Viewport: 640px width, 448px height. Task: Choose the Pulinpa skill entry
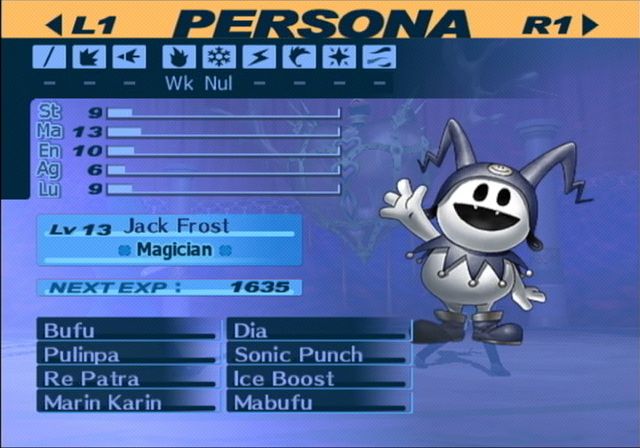pyautogui.click(x=126, y=354)
